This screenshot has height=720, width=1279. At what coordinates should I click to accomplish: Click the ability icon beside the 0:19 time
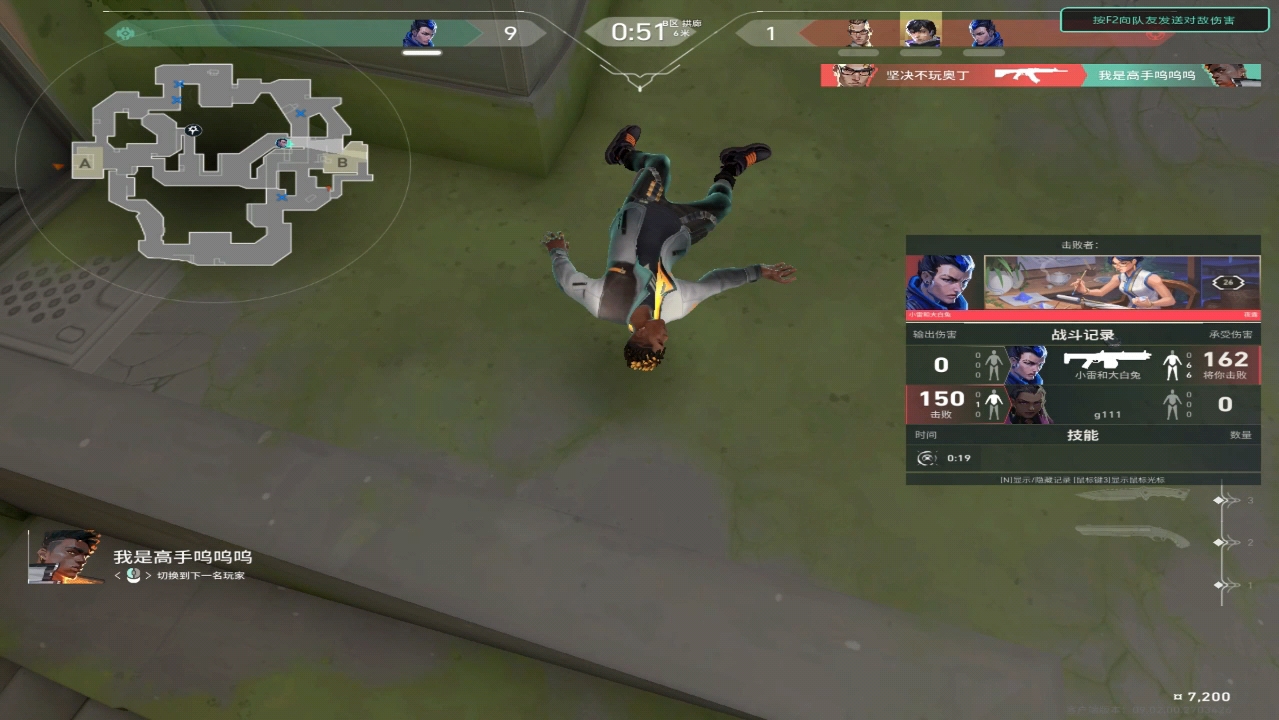pos(927,458)
